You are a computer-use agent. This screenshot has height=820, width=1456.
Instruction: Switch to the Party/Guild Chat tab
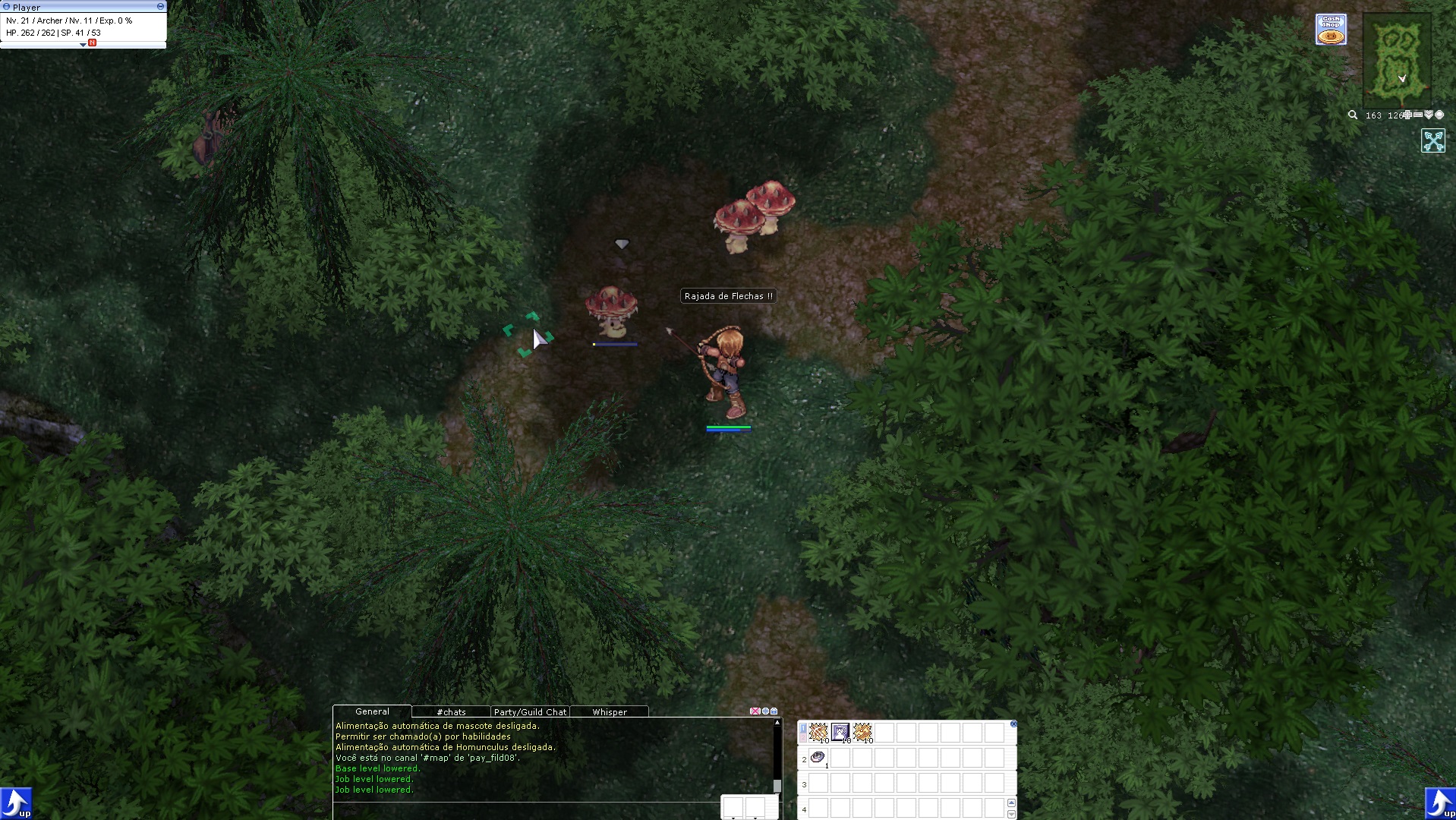point(531,711)
